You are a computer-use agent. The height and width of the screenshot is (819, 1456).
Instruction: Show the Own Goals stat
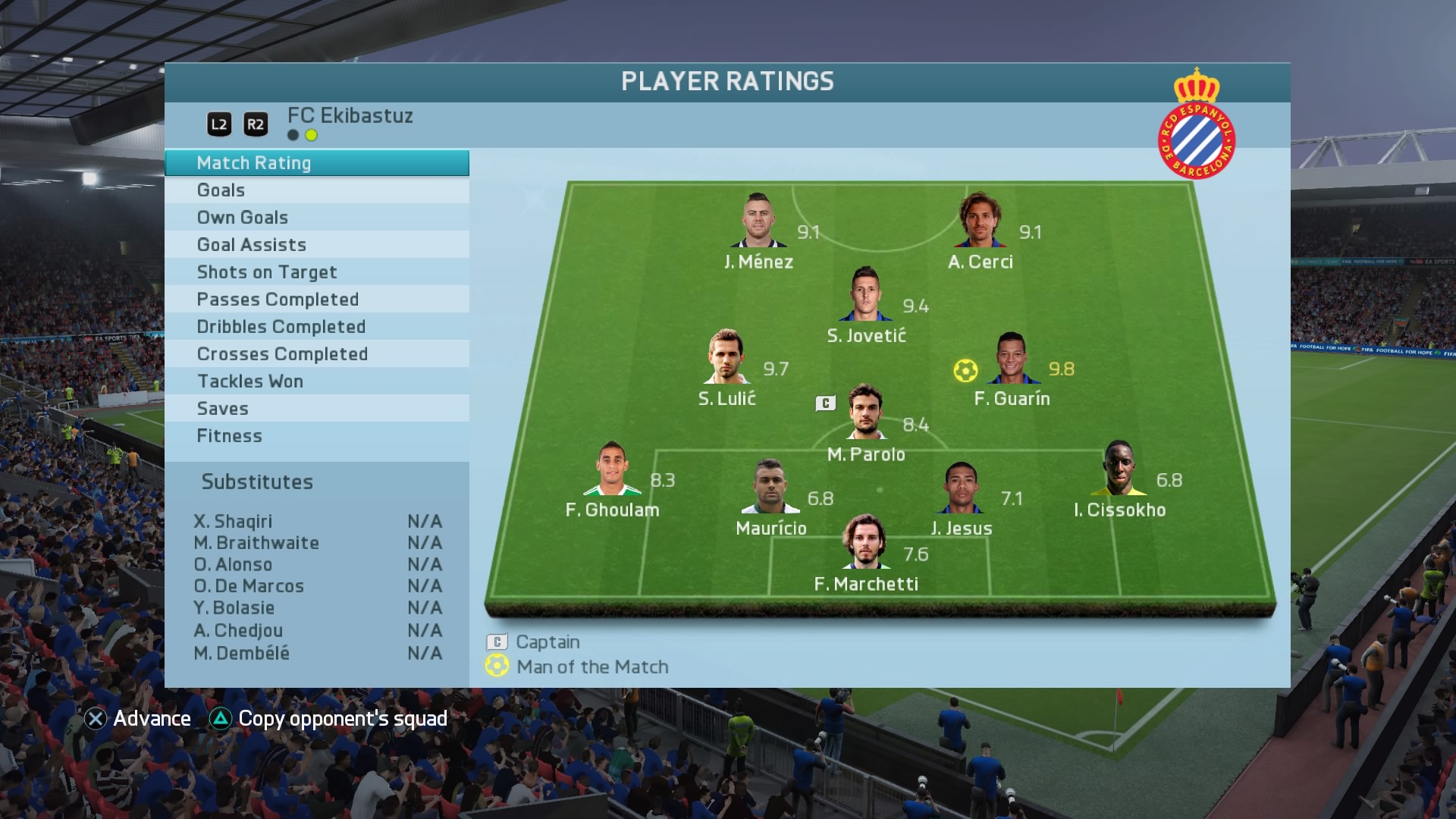316,218
